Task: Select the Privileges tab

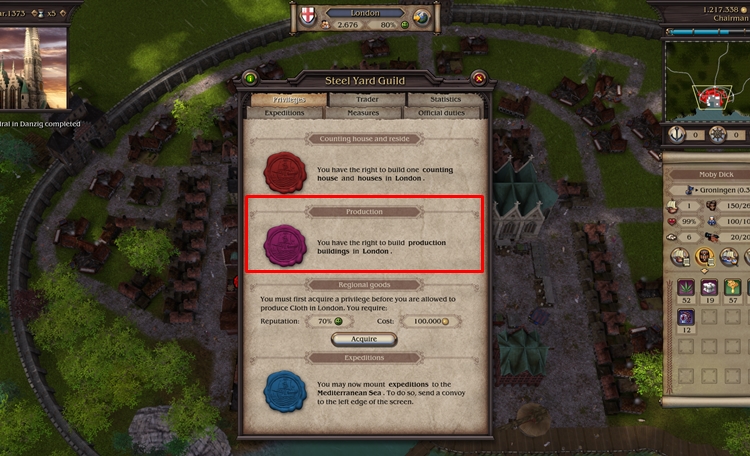Action: 285,99
